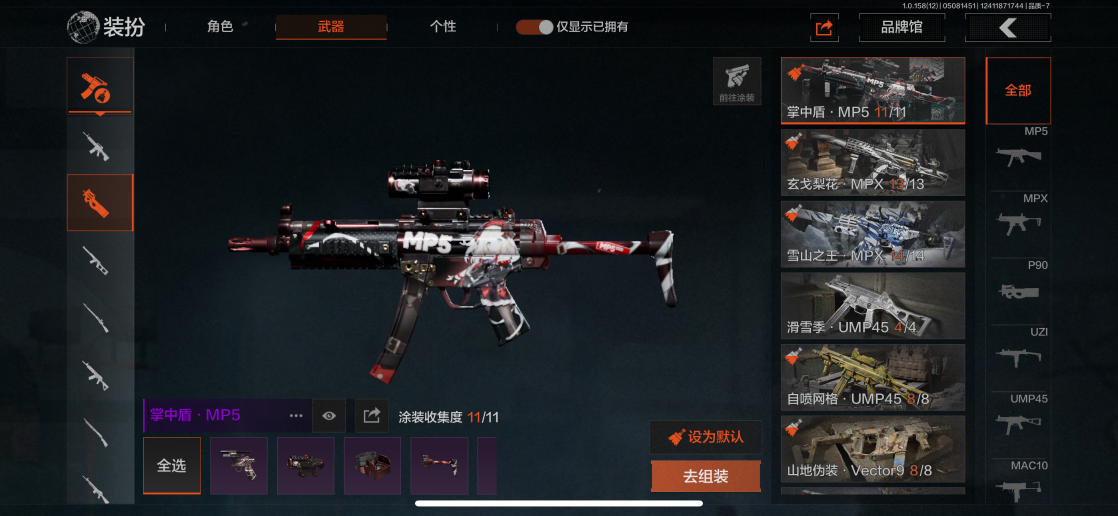Open 去组装 assembly button
Viewport: 1118px width, 516px height.
(x=705, y=477)
